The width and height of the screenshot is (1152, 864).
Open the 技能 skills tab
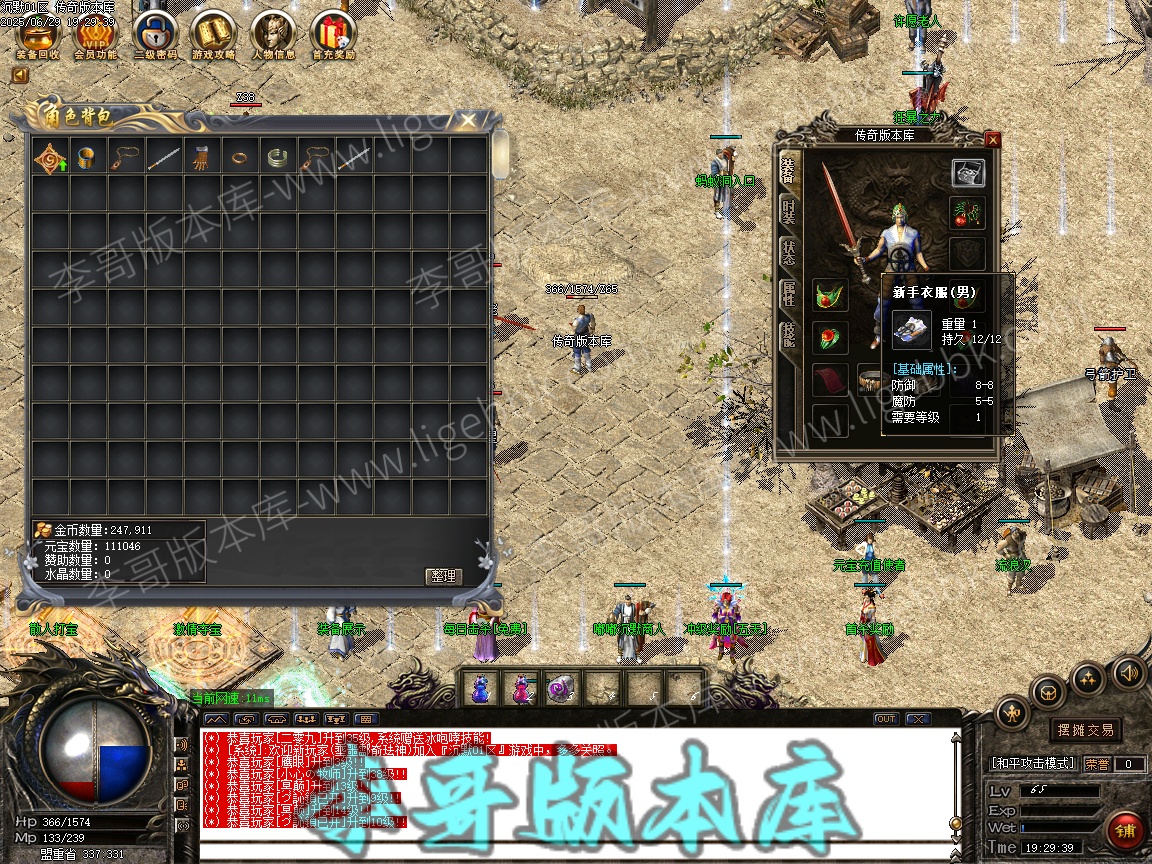click(x=788, y=335)
